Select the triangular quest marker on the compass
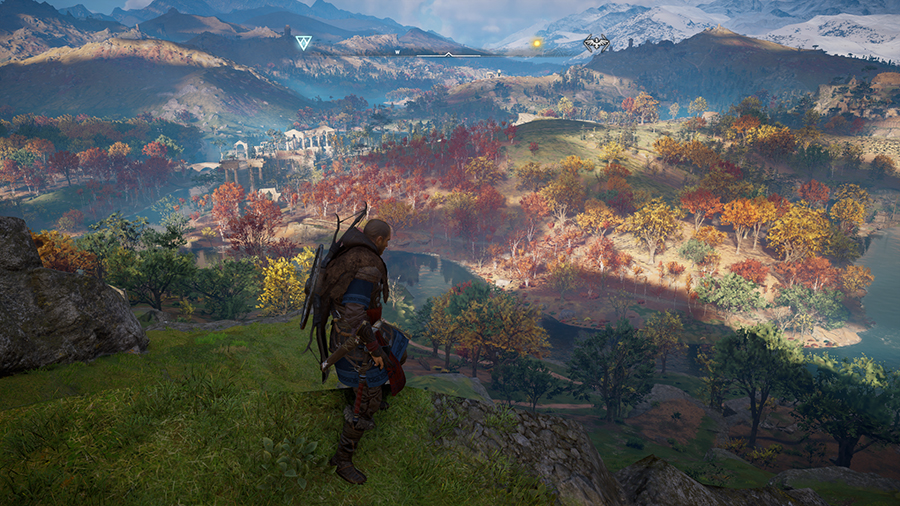Screen dimensions: 900x506 pyautogui.click(x=303, y=43)
